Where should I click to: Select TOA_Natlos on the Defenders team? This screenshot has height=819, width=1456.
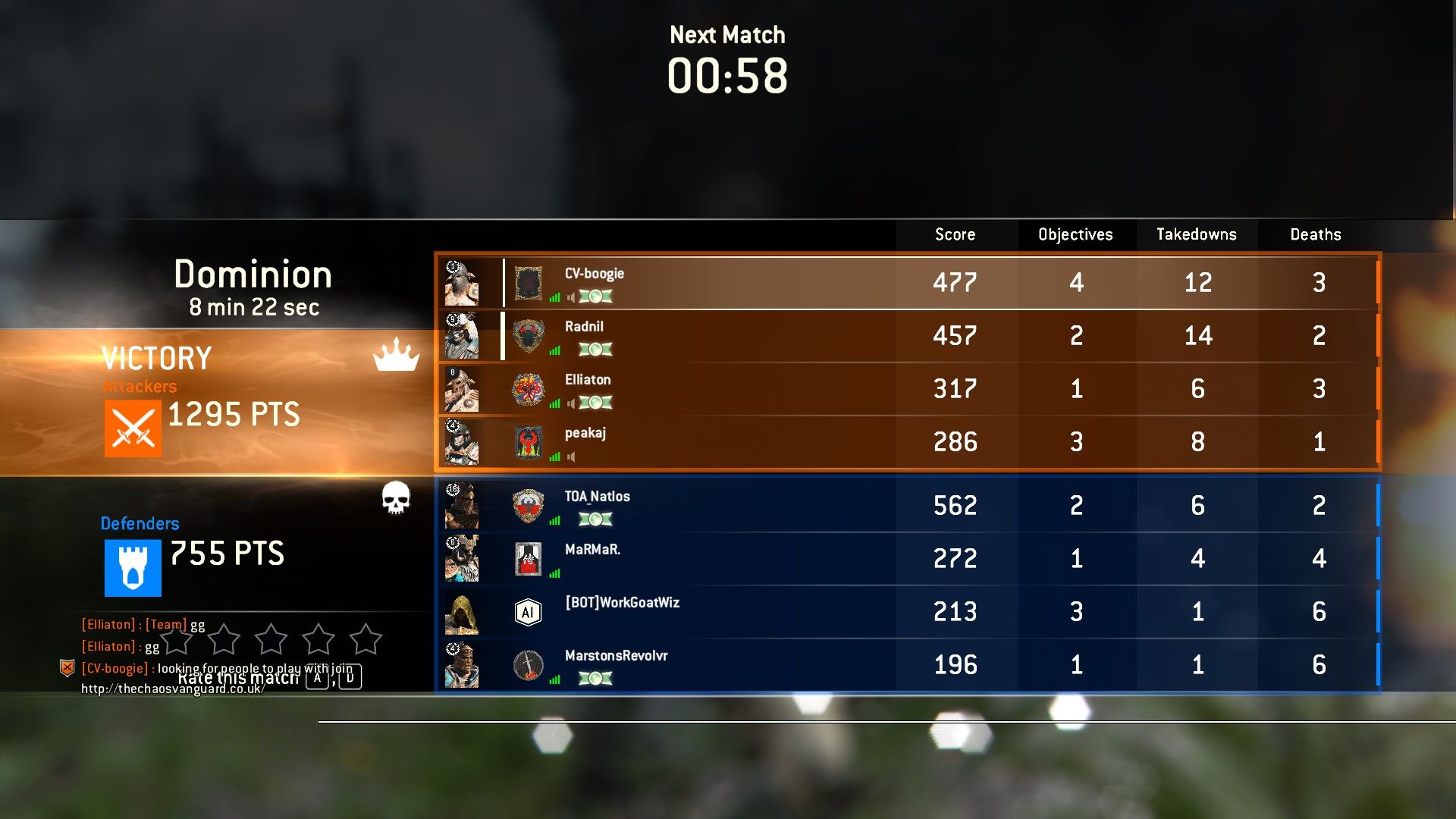click(758, 506)
